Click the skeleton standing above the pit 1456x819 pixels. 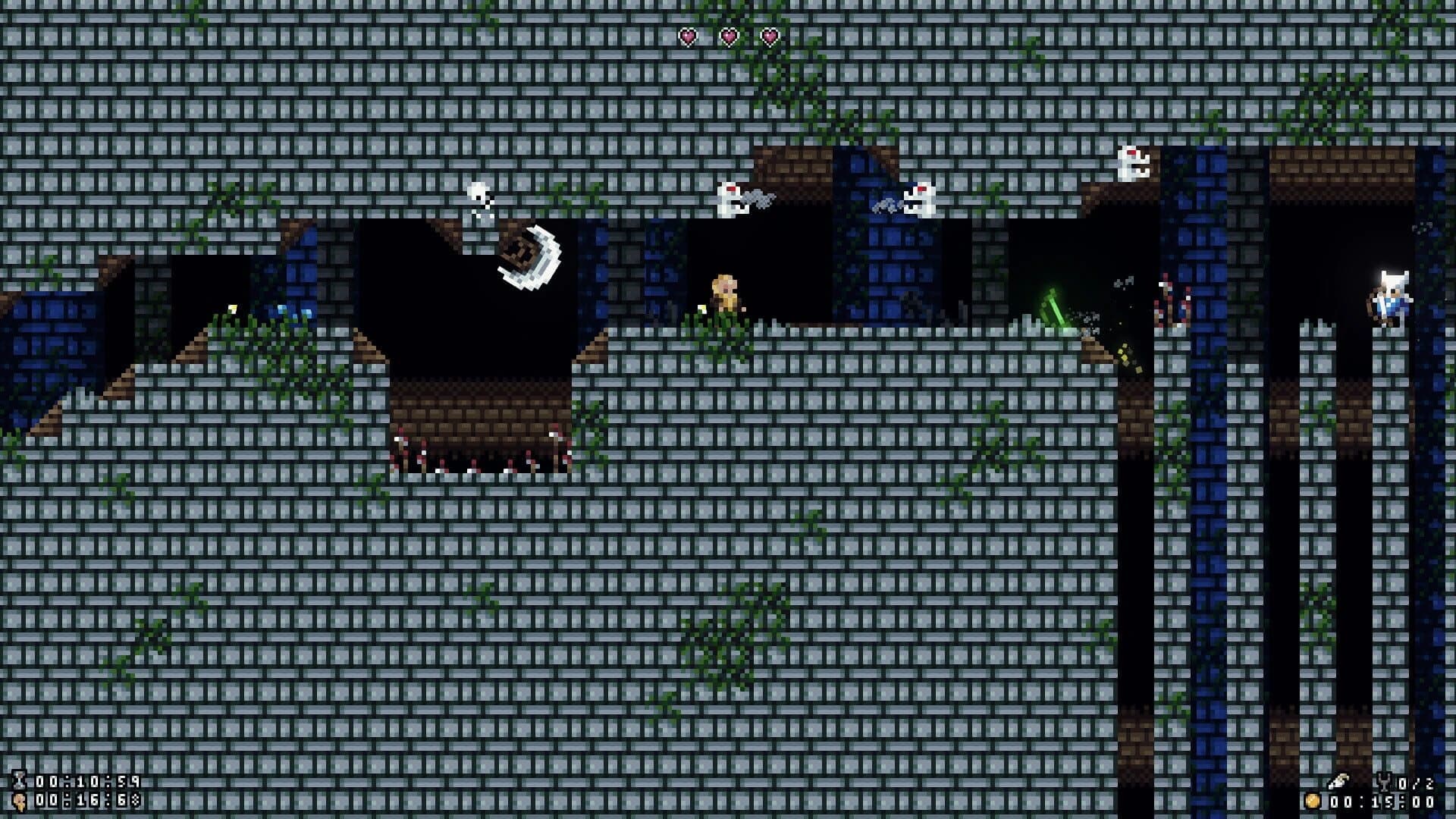tap(478, 201)
